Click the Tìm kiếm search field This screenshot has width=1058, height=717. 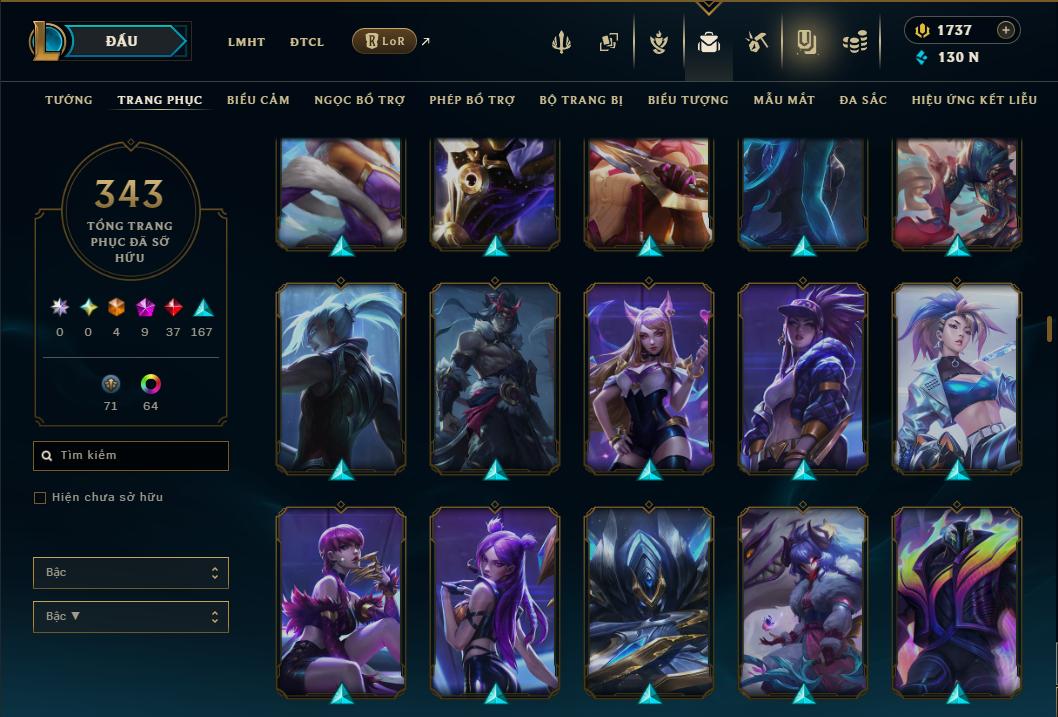click(131, 456)
